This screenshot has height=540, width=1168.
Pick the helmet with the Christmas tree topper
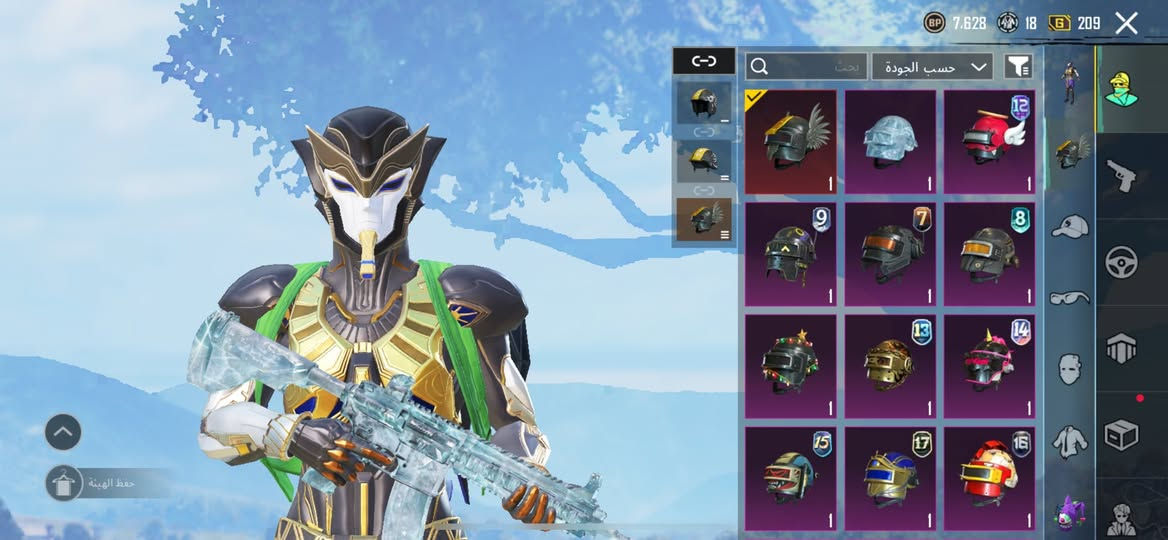pos(790,365)
